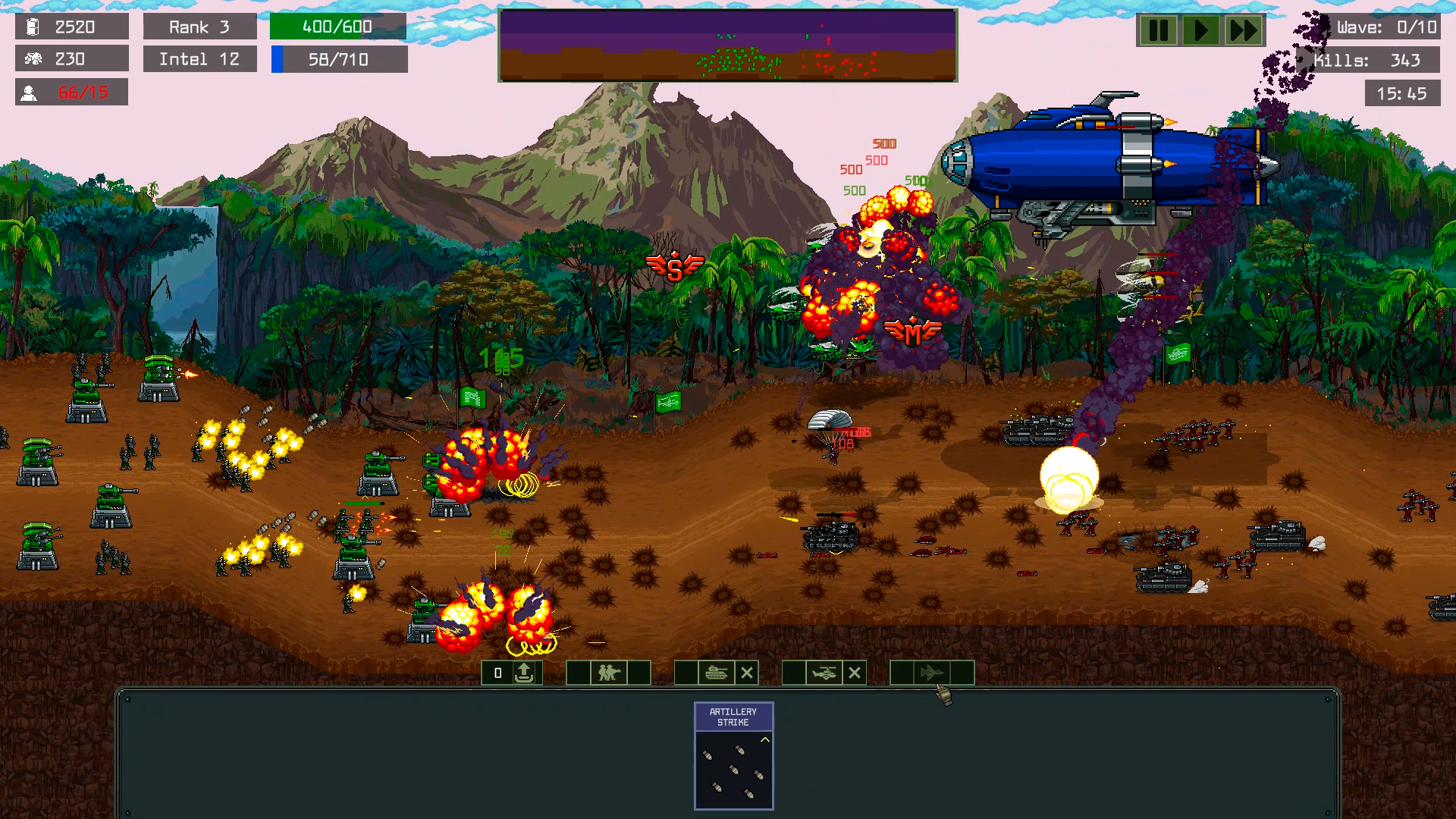Click the X beside the helicopter icon
Image resolution: width=1456 pixels, height=819 pixels.
855,673
